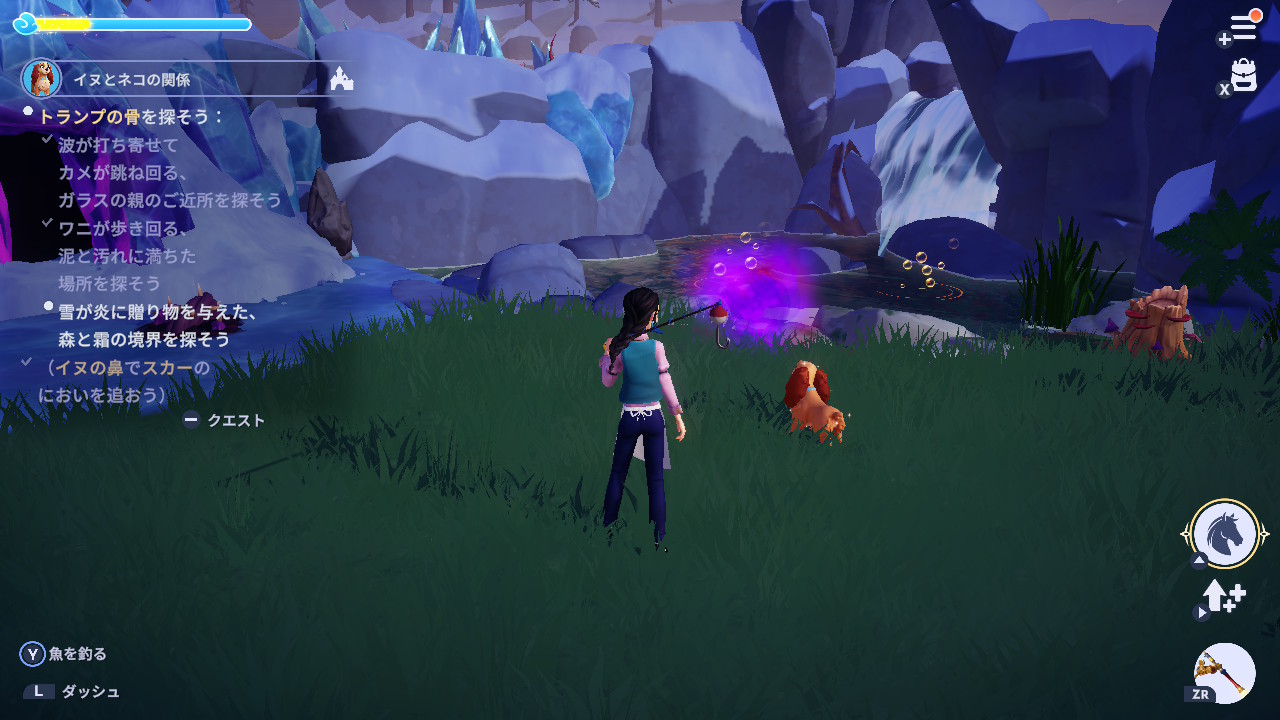Open the main menu icon with notification dot
The image size is (1280, 720).
[1243, 27]
